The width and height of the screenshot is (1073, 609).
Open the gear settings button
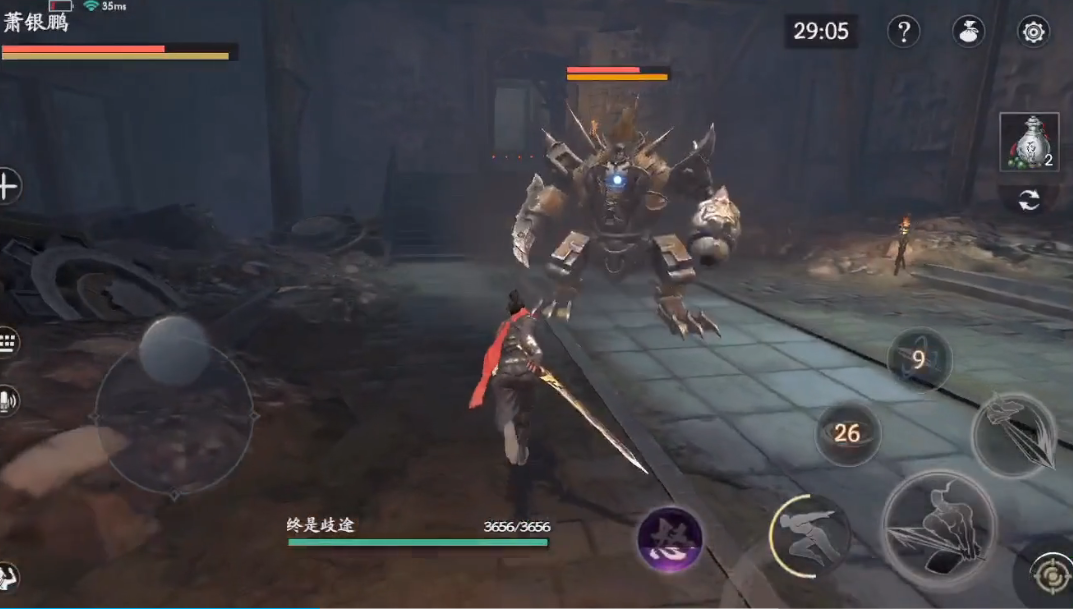pos(1033,31)
